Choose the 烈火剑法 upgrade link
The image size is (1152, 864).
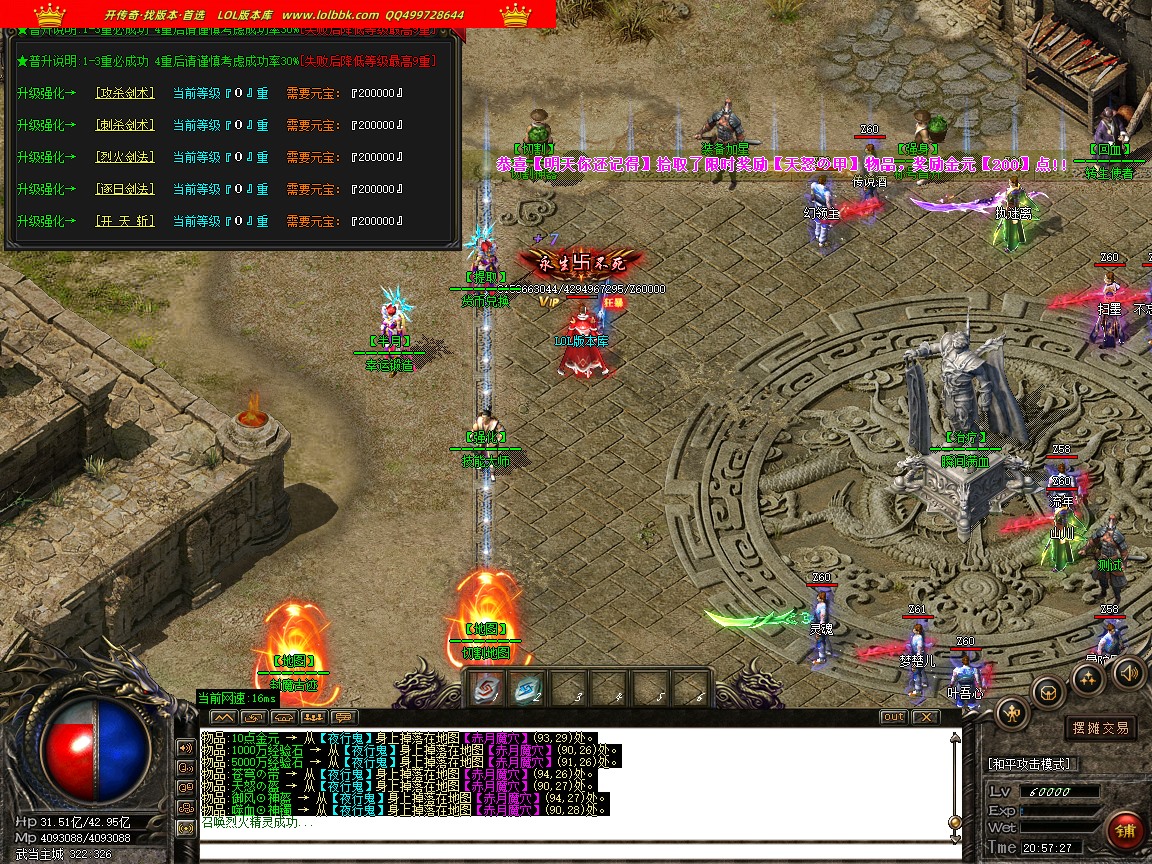pyautogui.click(x=125, y=157)
